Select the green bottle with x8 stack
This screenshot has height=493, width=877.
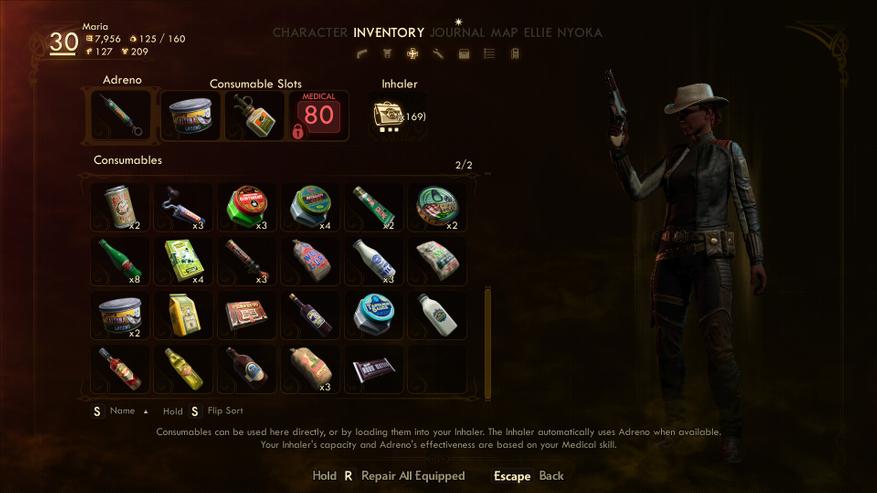[120, 261]
